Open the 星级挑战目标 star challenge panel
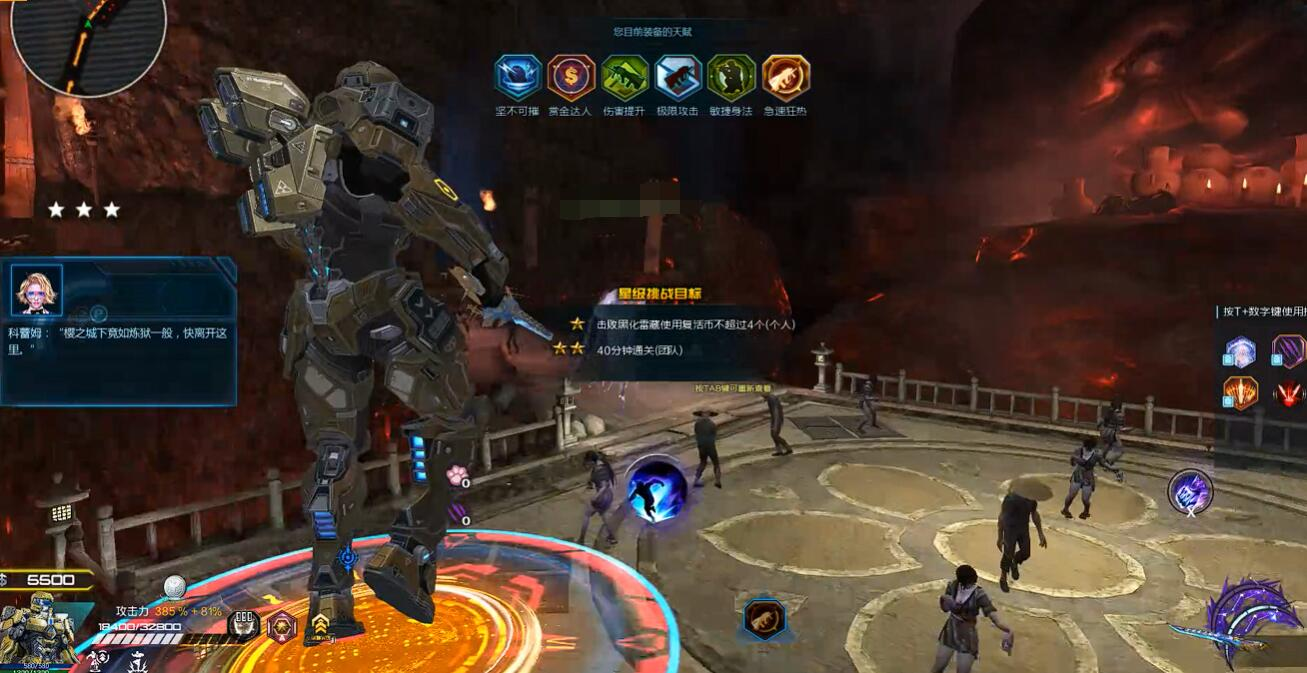The width and height of the screenshot is (1307, 673). [660, 294]
